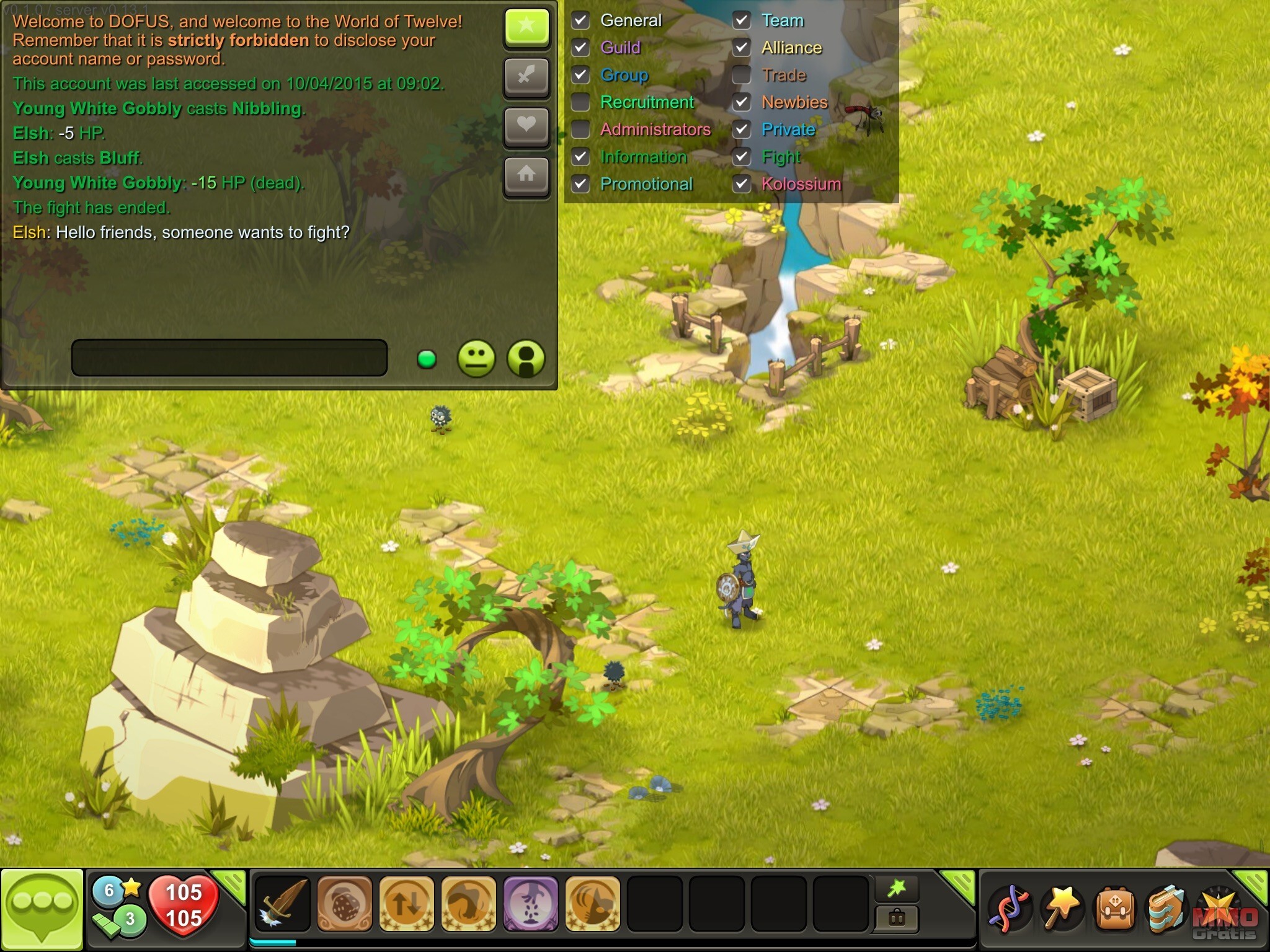1270x952 pixels.
Task: Switch to the sword fight chat tab
Action: coord(526,77)
